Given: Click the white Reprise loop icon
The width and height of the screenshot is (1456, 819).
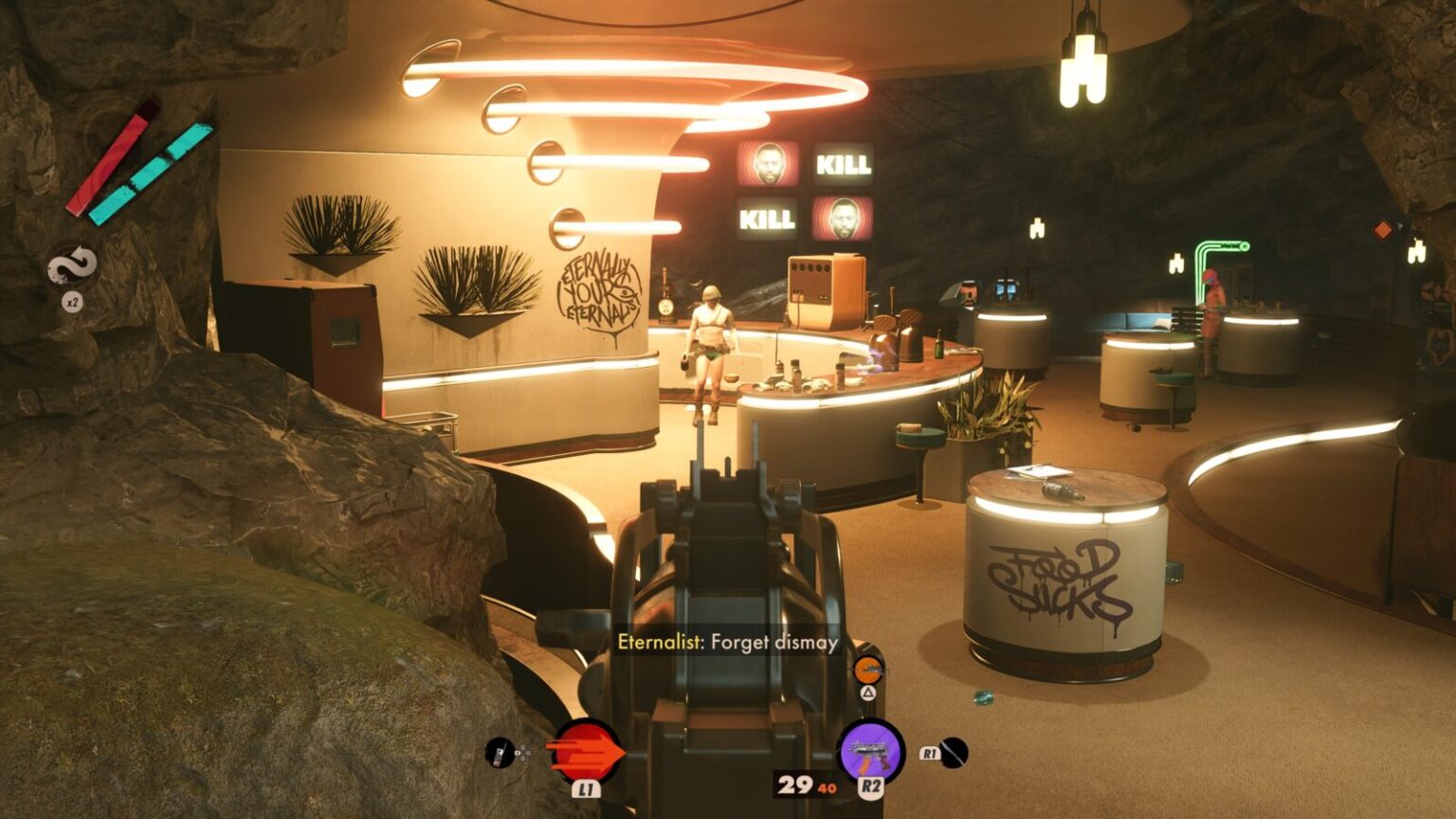Looking at the screenshot, I should point(72,266).
